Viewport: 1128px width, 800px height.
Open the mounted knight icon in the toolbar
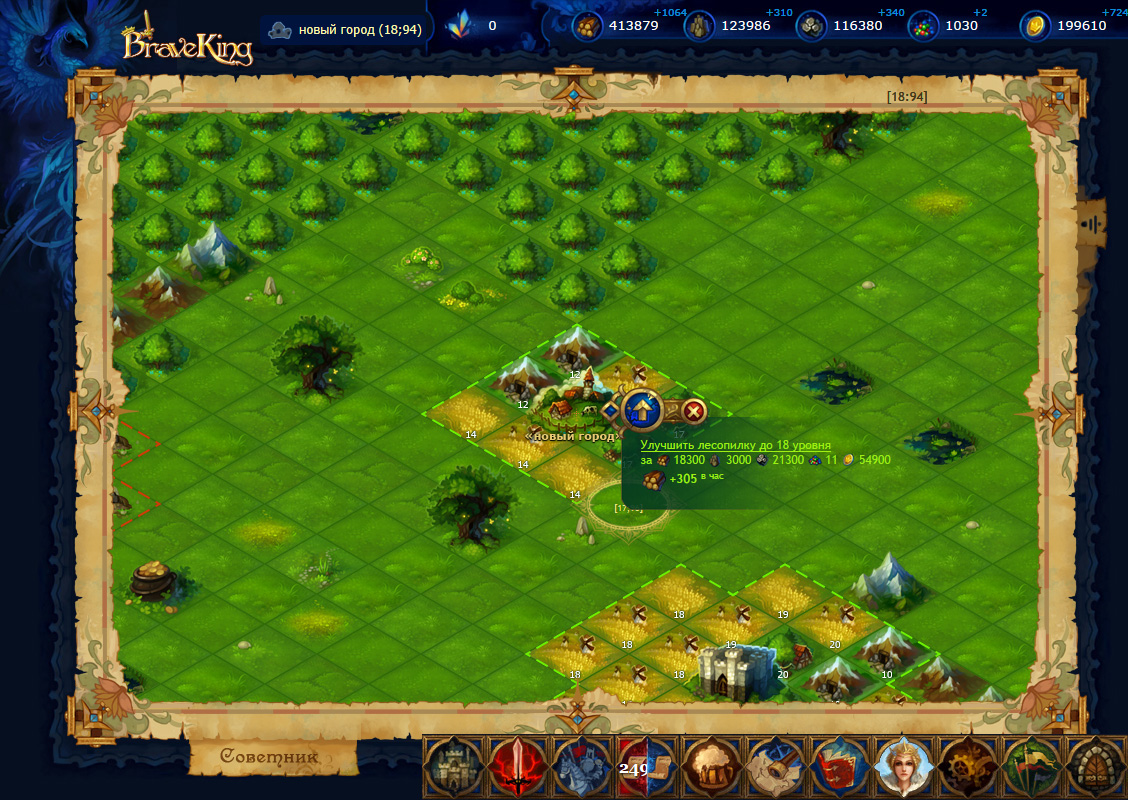[583, 768]
